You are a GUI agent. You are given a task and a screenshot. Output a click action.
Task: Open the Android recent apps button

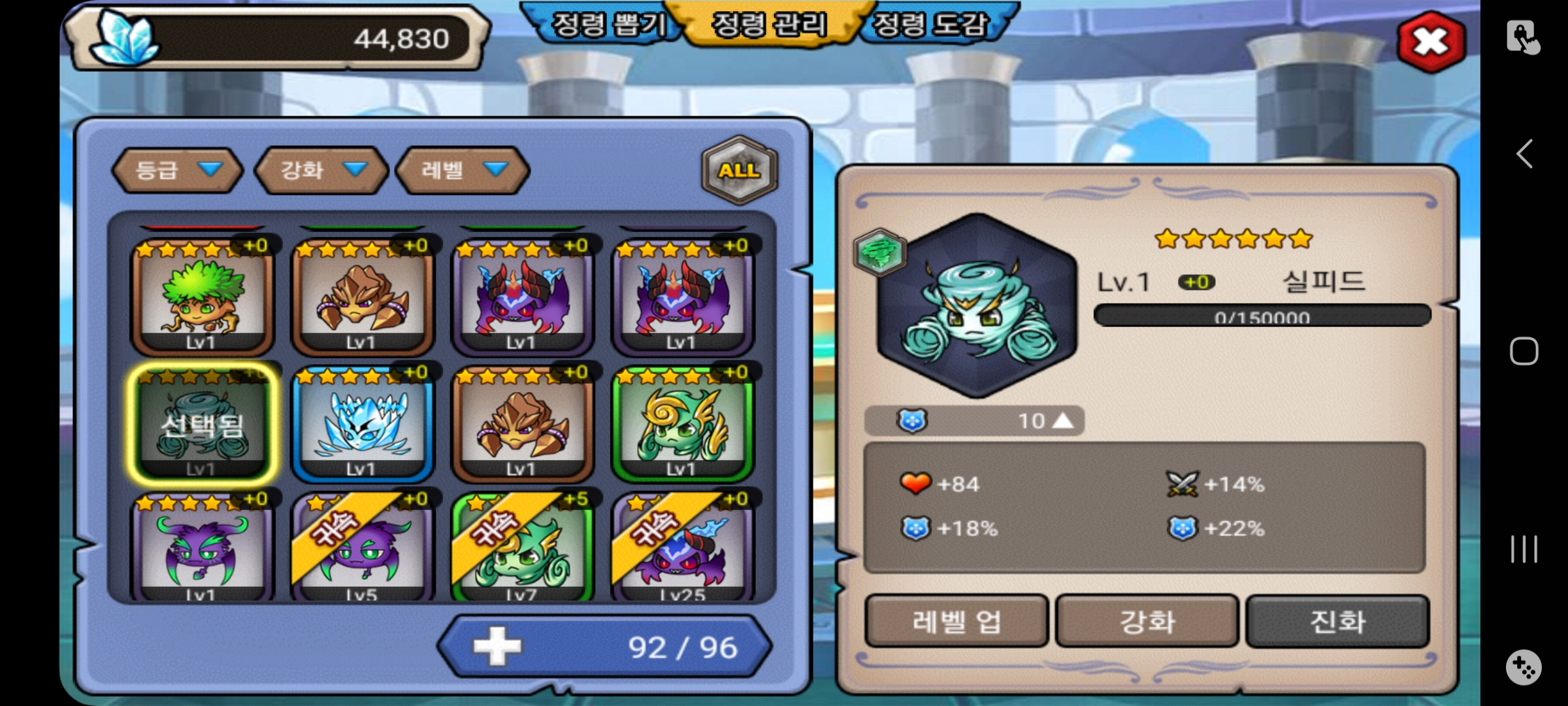pos(1524,548)
